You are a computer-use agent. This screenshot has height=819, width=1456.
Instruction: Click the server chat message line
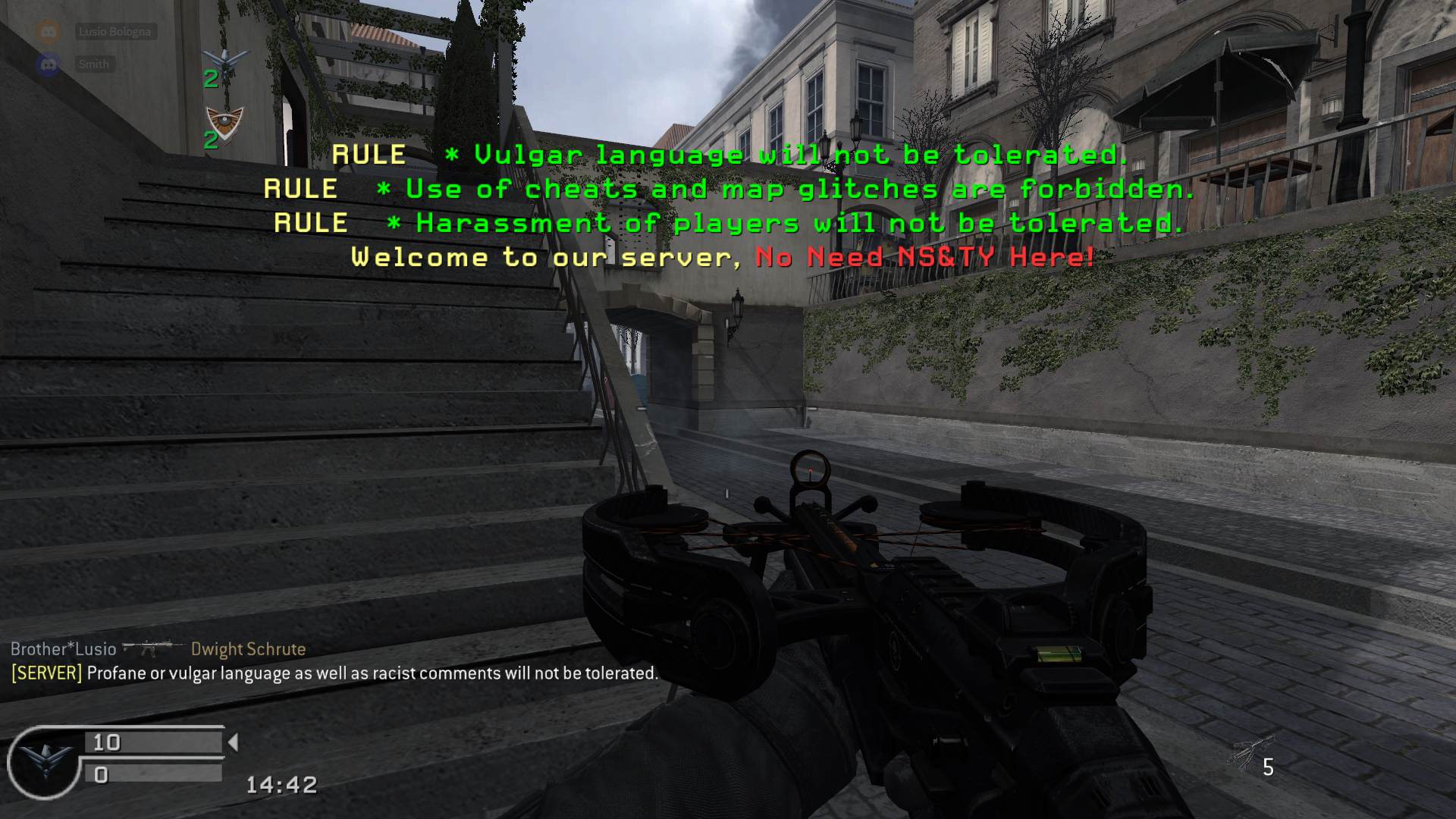[x=334, y=673]
